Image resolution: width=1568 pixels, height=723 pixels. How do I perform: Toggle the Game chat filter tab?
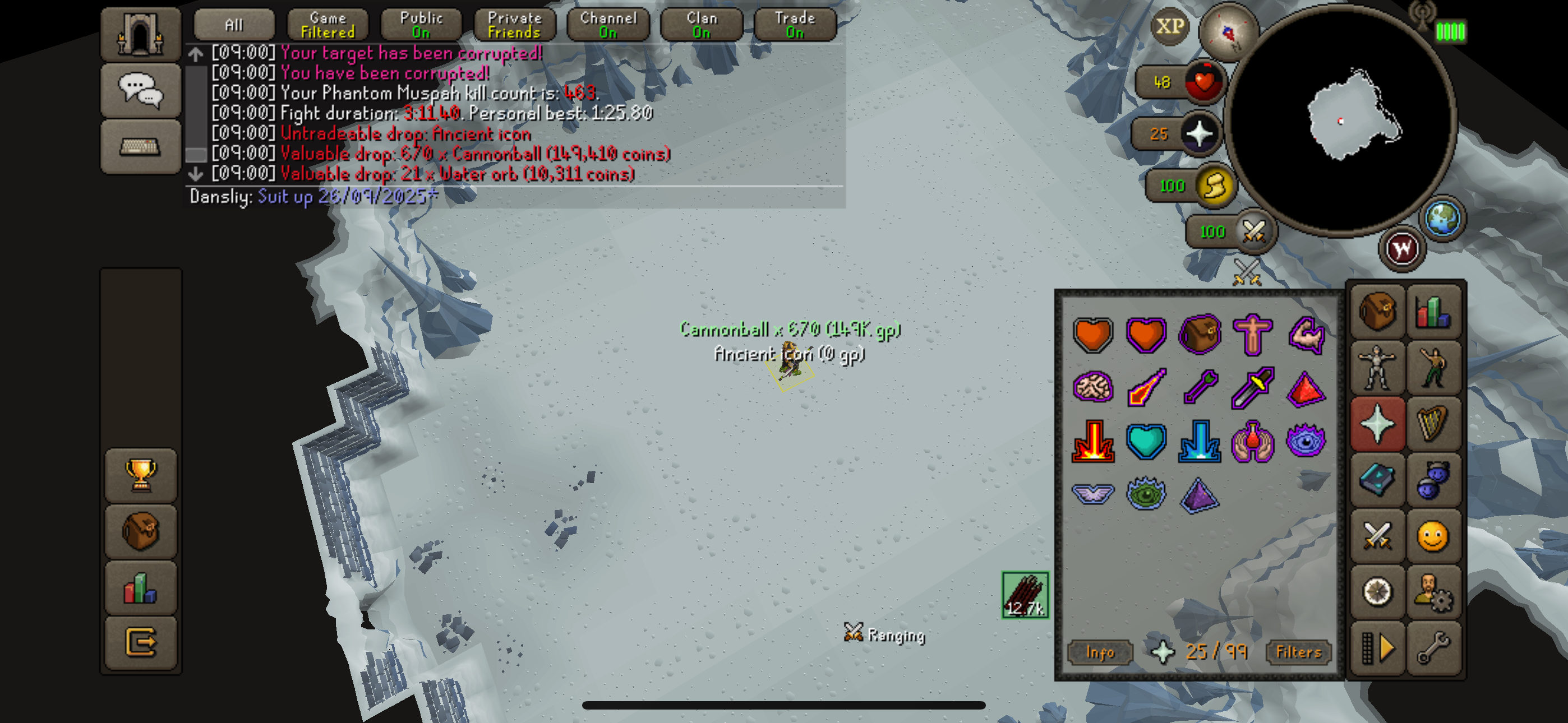click(x=328, y=25)
